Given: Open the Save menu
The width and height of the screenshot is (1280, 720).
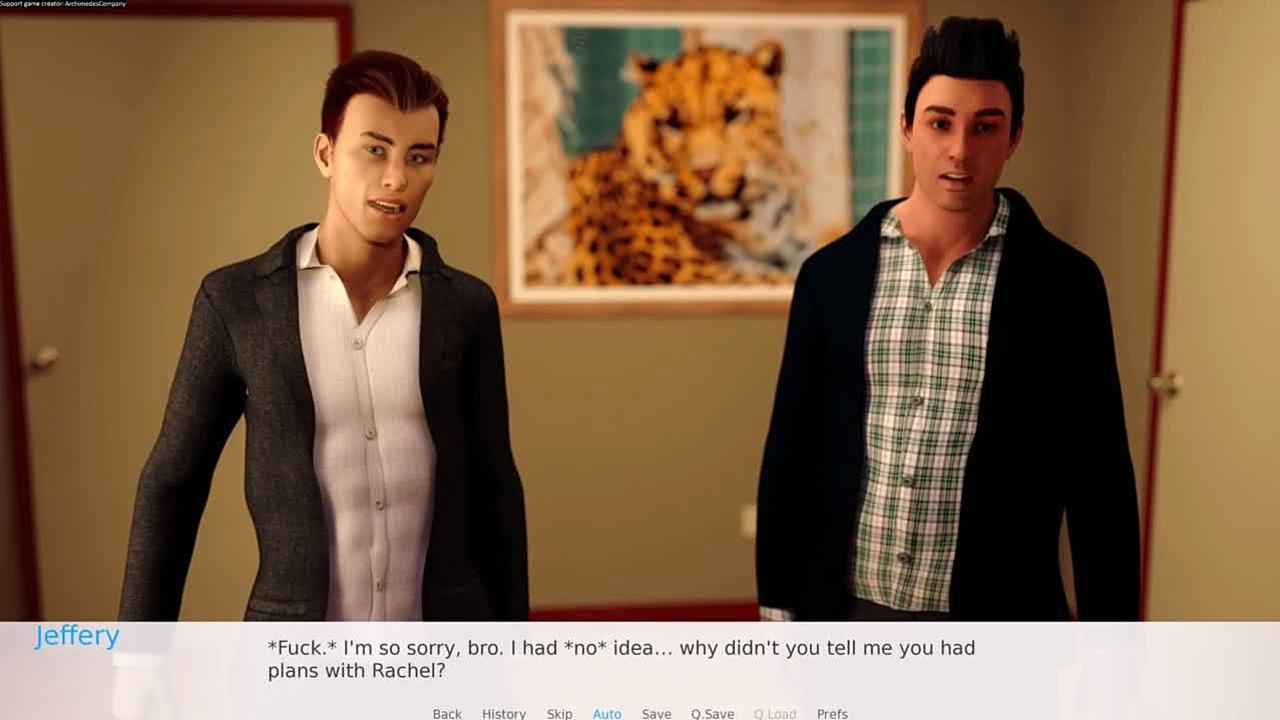Looking at the screenshot, I should (x=656, y=713).
